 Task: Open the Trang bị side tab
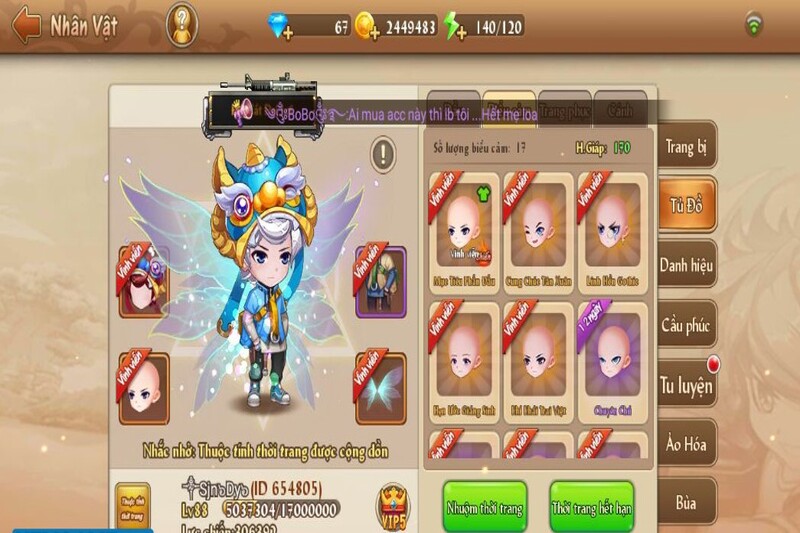click(687, 148)
